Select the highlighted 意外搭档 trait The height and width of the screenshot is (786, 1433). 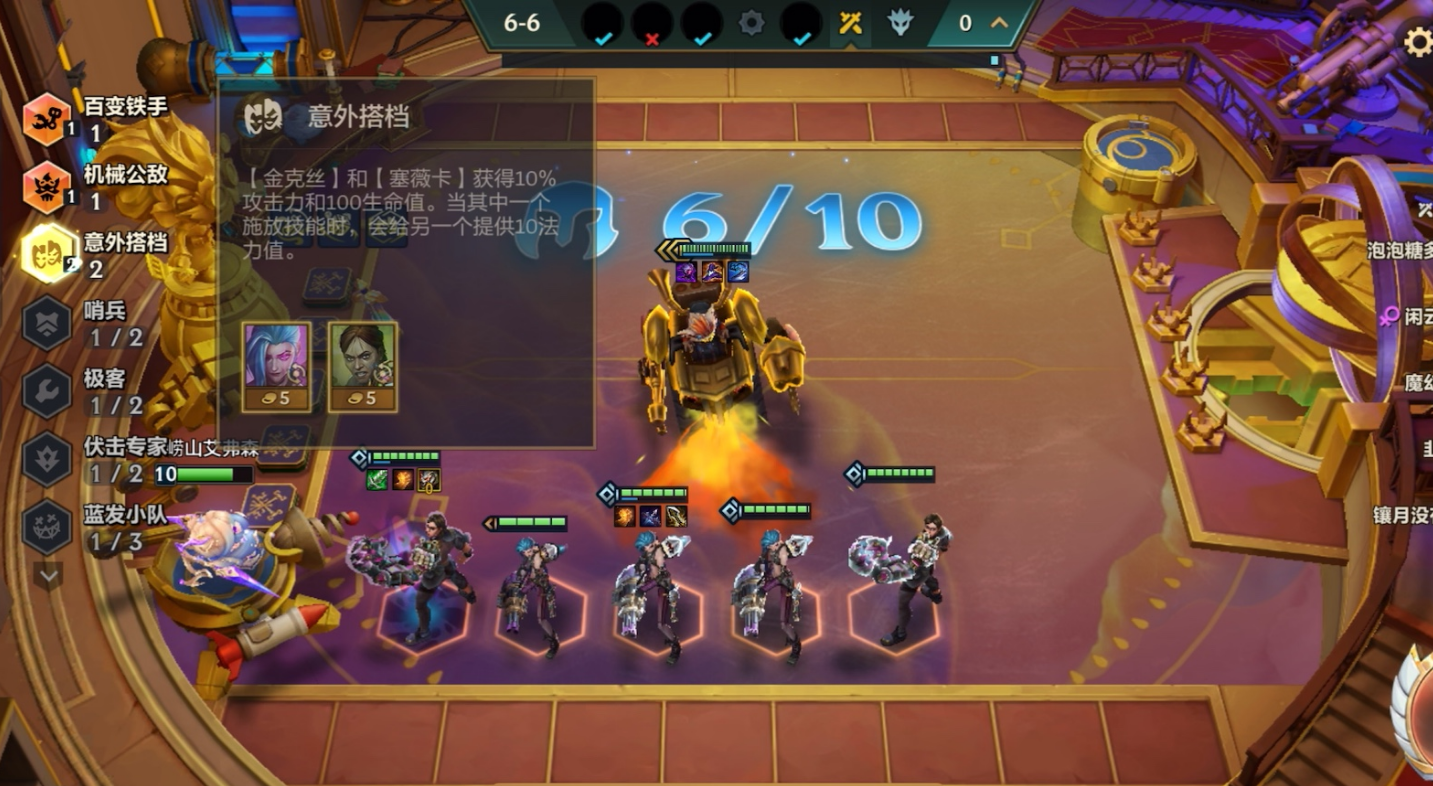[x=47, y=254]
